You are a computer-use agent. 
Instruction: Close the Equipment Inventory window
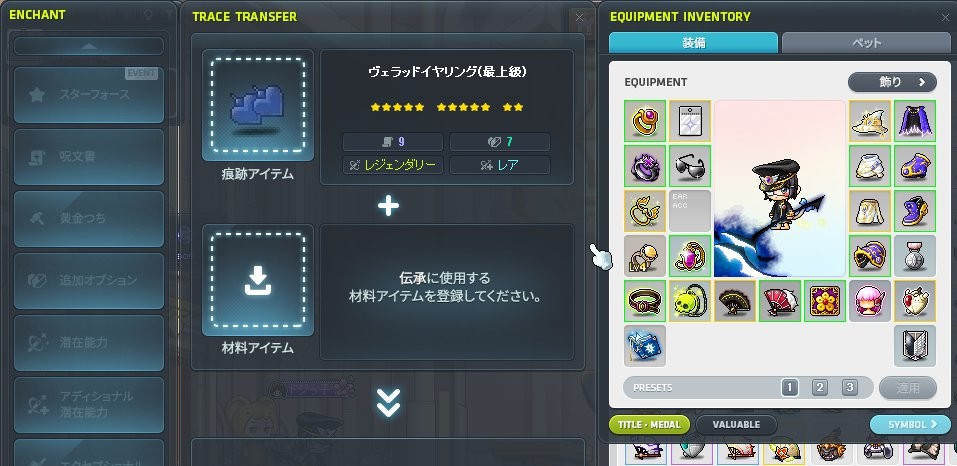(x=945, y=17)
